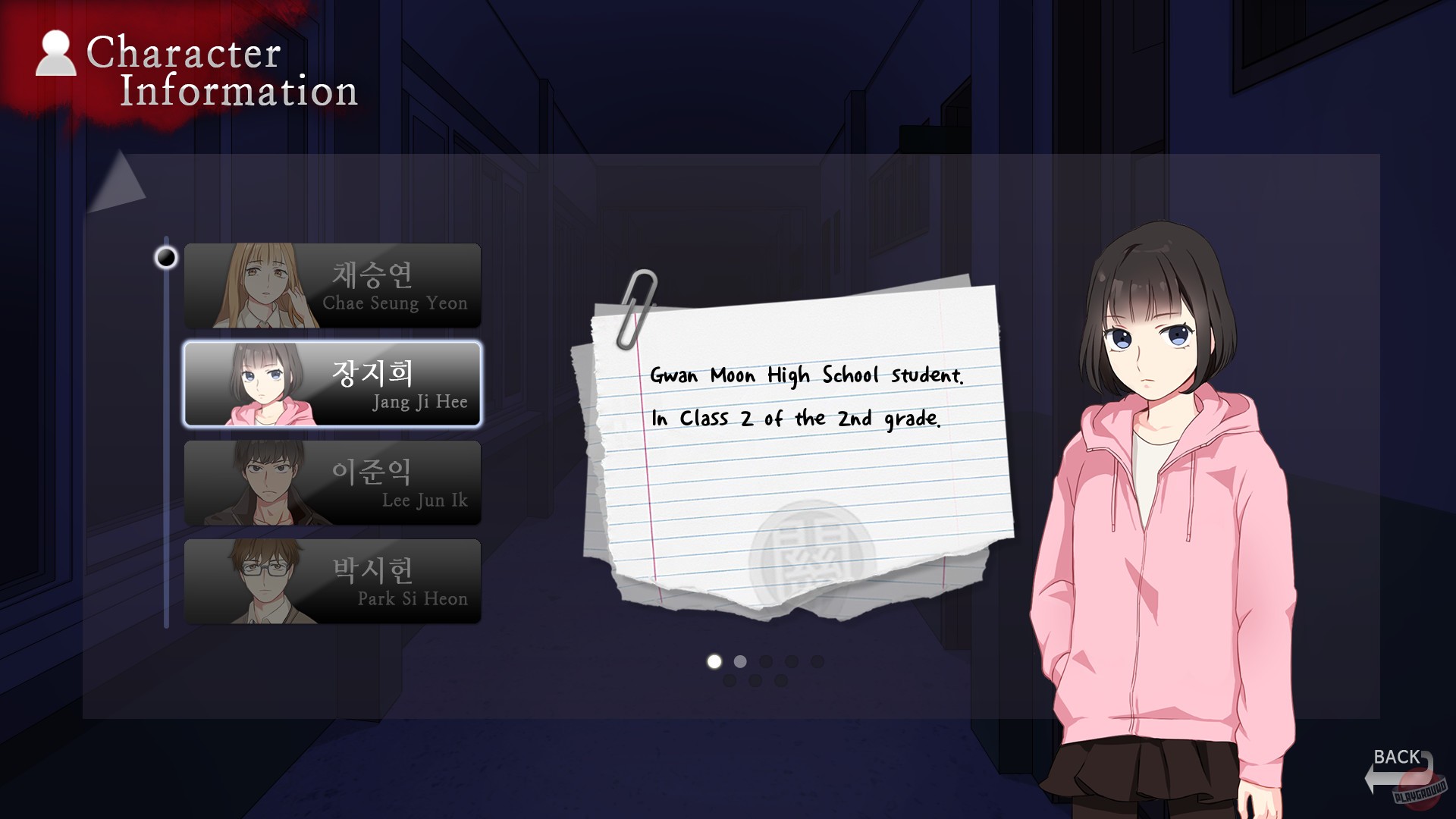Select Park Si Heon from the character list
1456x819 pixels.
click(x=334, y=581)
